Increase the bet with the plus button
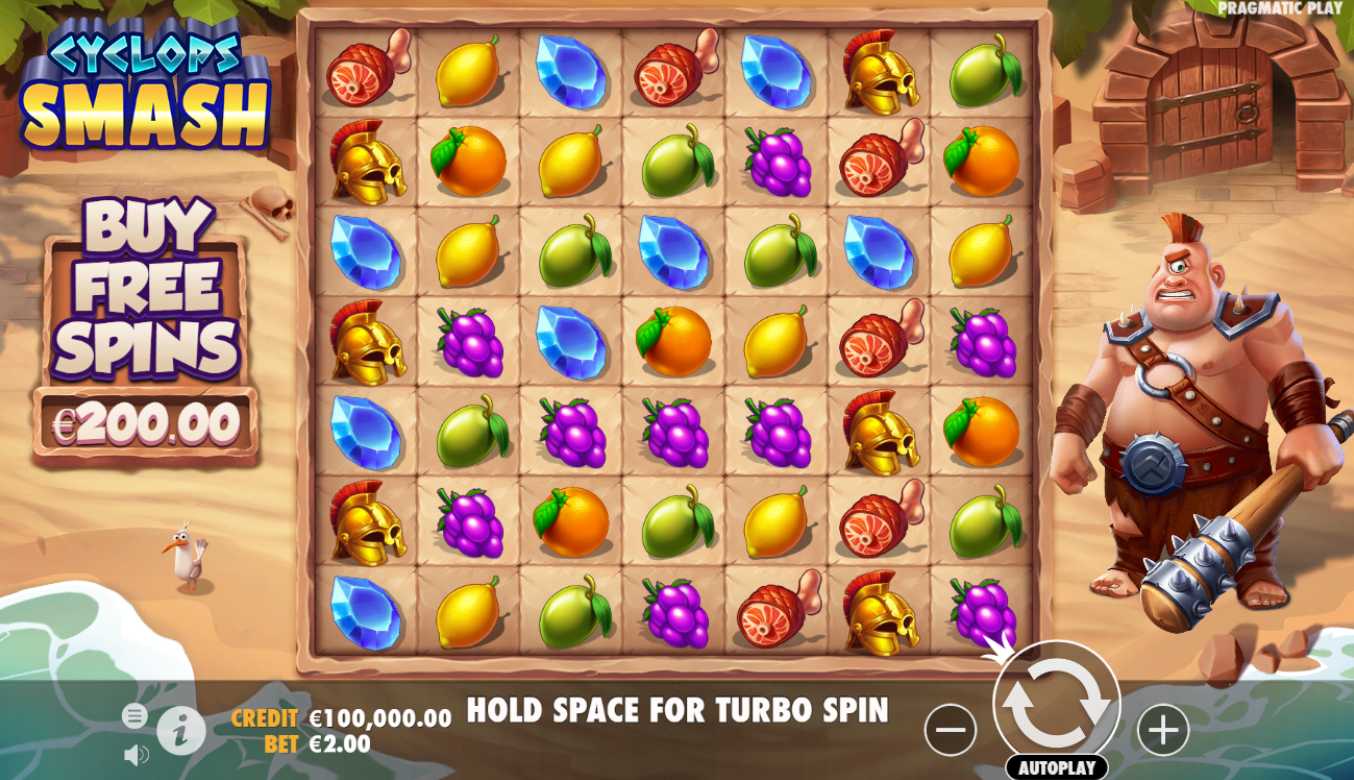The image size is (1354, 780). tap(1163, 730)
